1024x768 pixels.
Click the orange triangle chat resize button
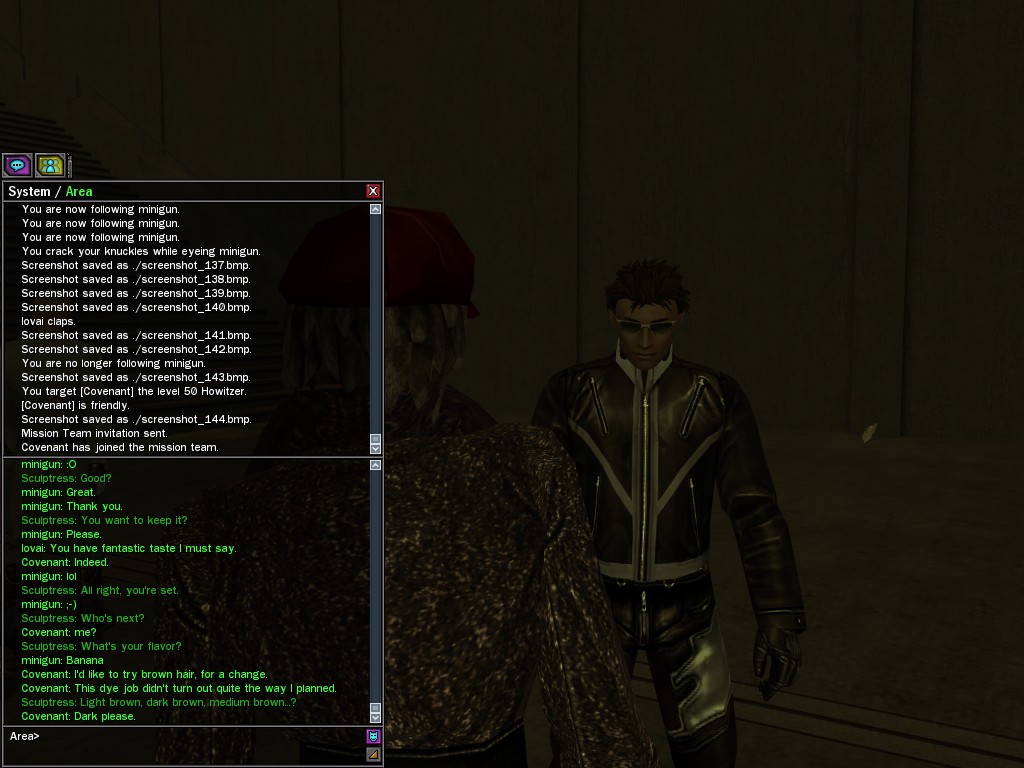[x=373, y=754]
